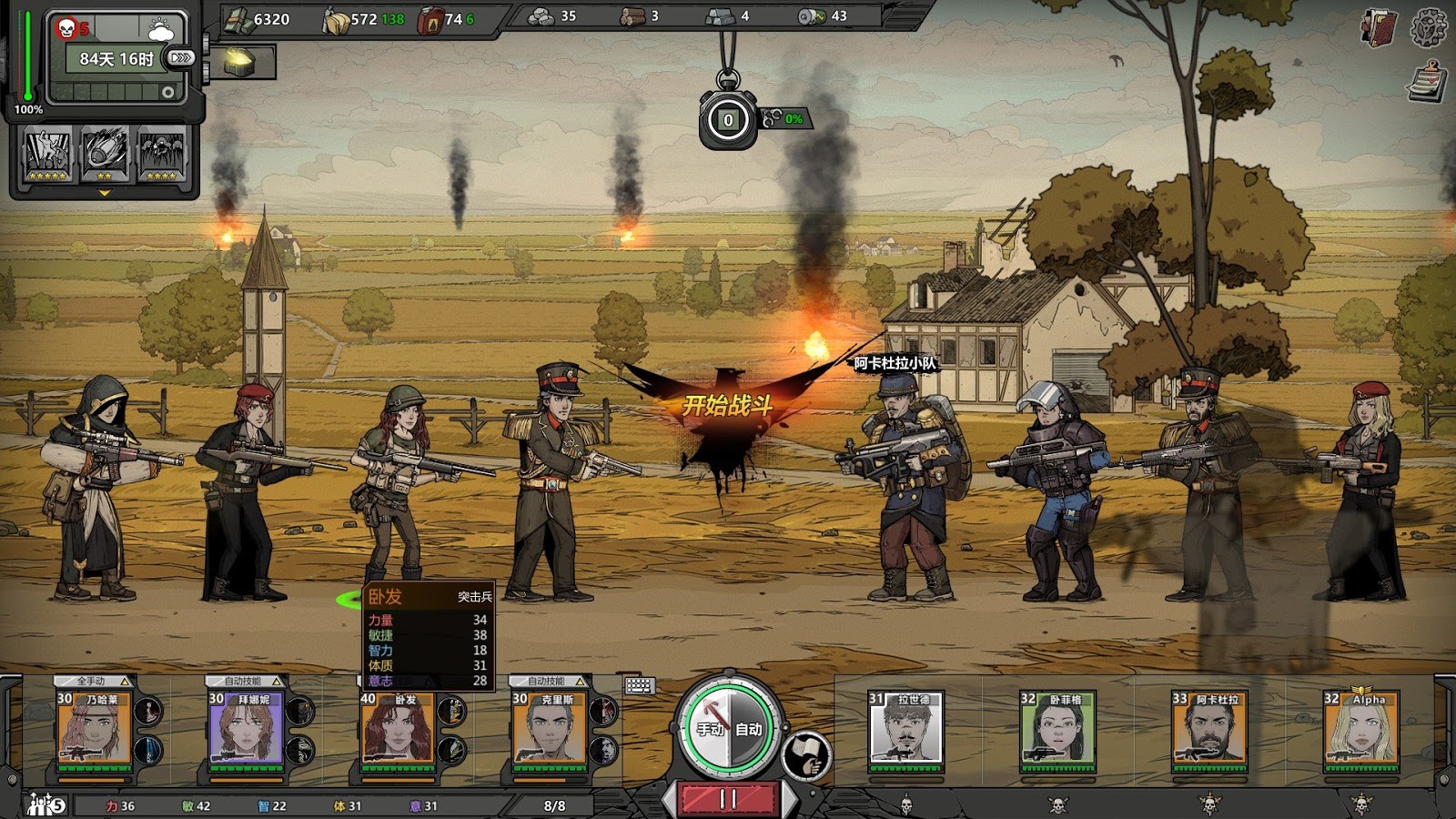This screenshot has width=1456, height=819.
Task: Select squad member 乃哈莱's portrait
Action: 94,728
